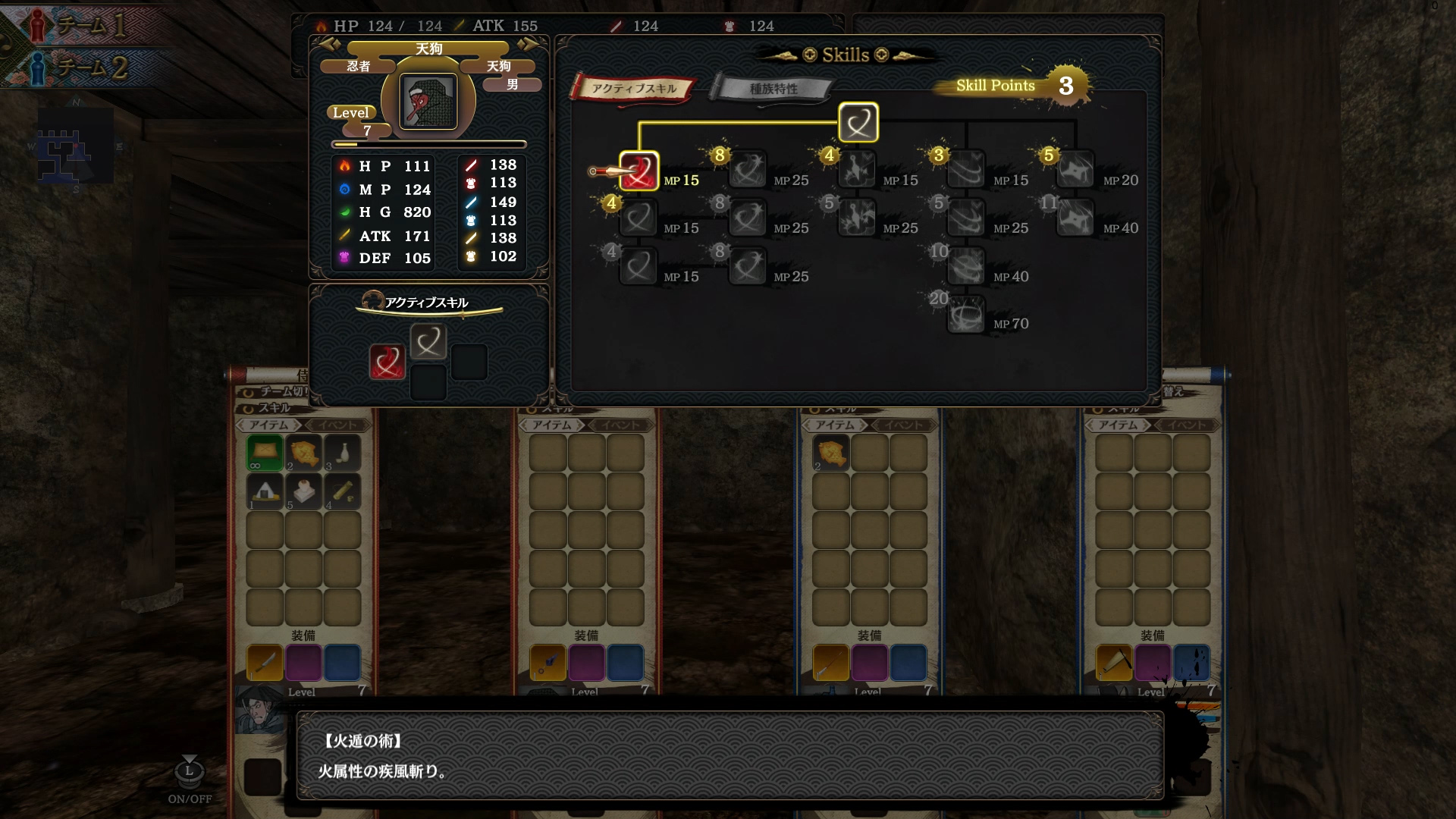
Task: Select the sword slot under 装備
Action: click(x=265, y=662)
